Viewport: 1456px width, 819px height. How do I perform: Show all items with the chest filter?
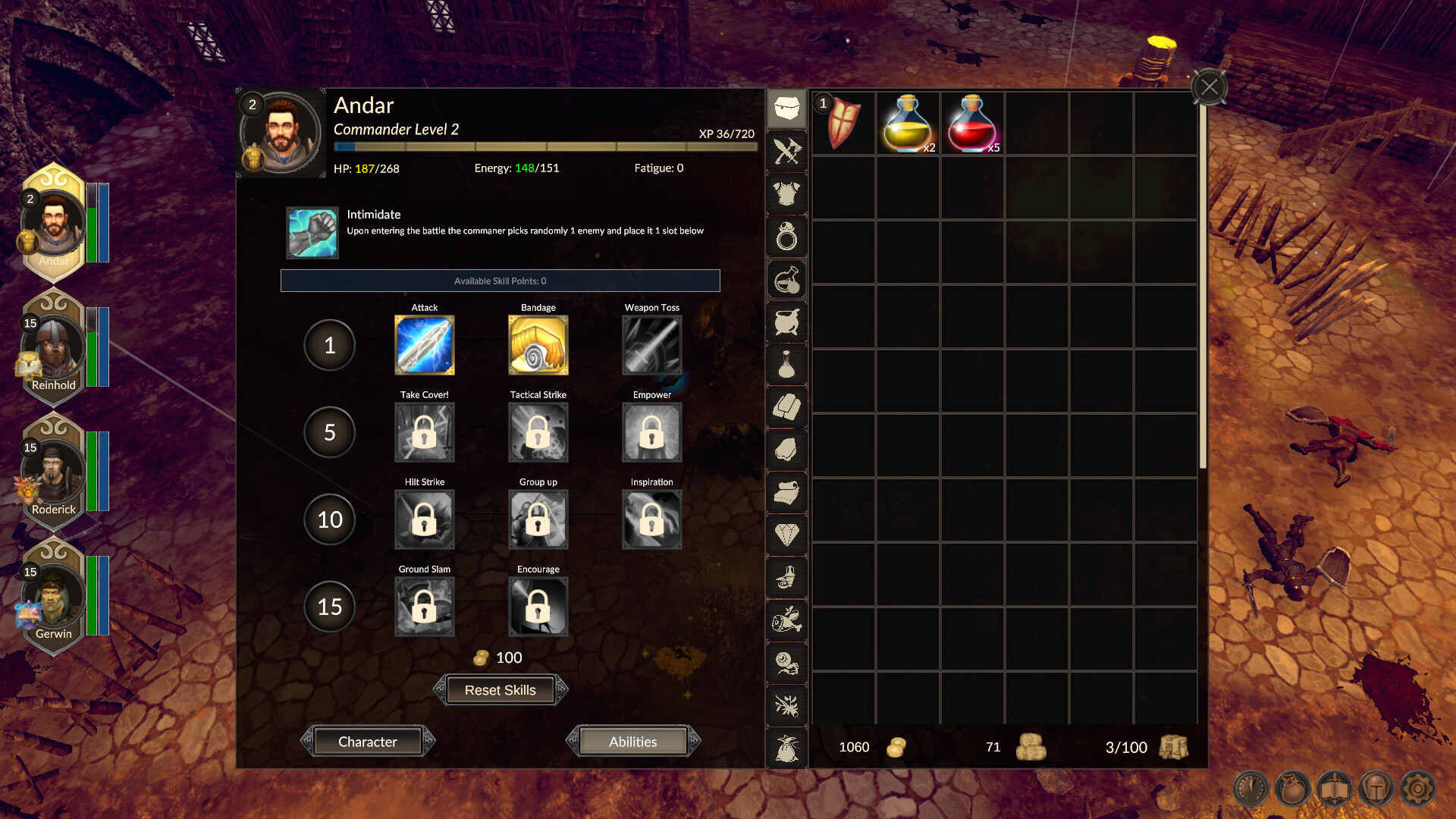(x=786, y=108)
